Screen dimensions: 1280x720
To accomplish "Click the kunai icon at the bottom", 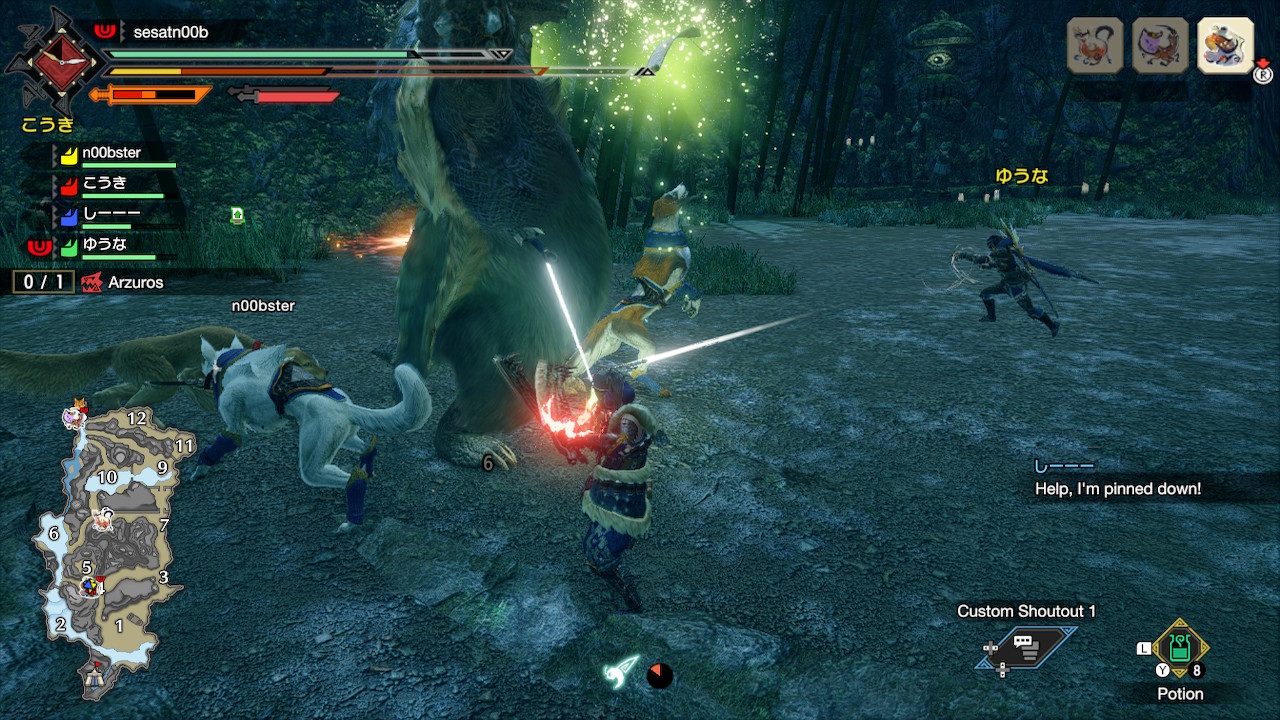I will tap(620, 671).
